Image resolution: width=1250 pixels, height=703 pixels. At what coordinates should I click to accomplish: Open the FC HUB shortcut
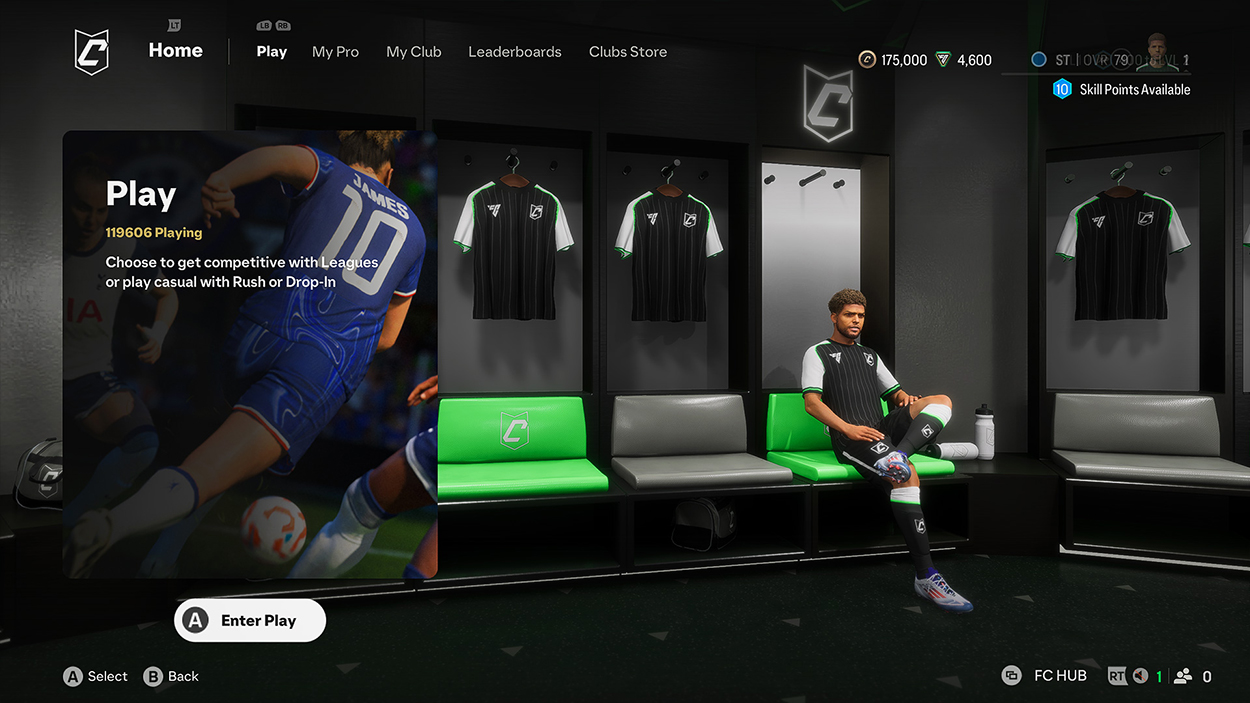click(1045, 676)
